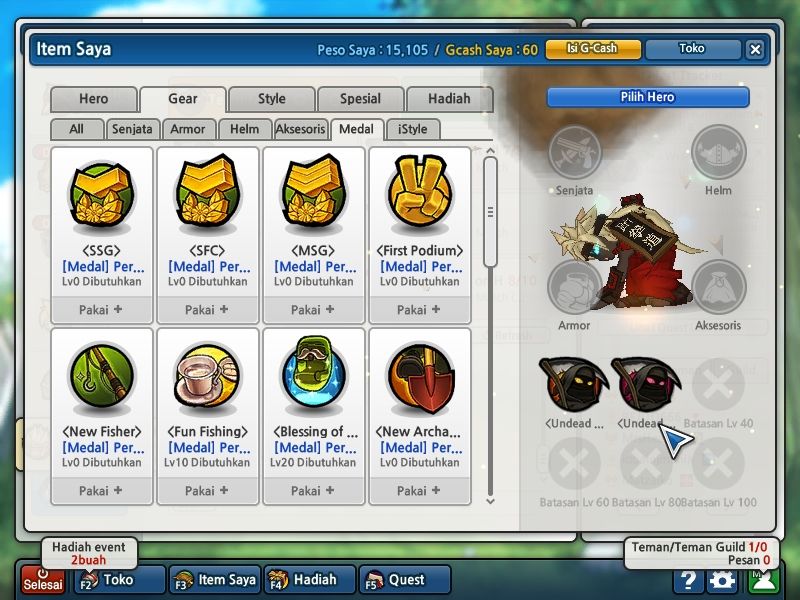Image resolution: width=800 pixels, height=600 pixels.
Task: Filter gear by Senjata
Action: click(132, 129)
